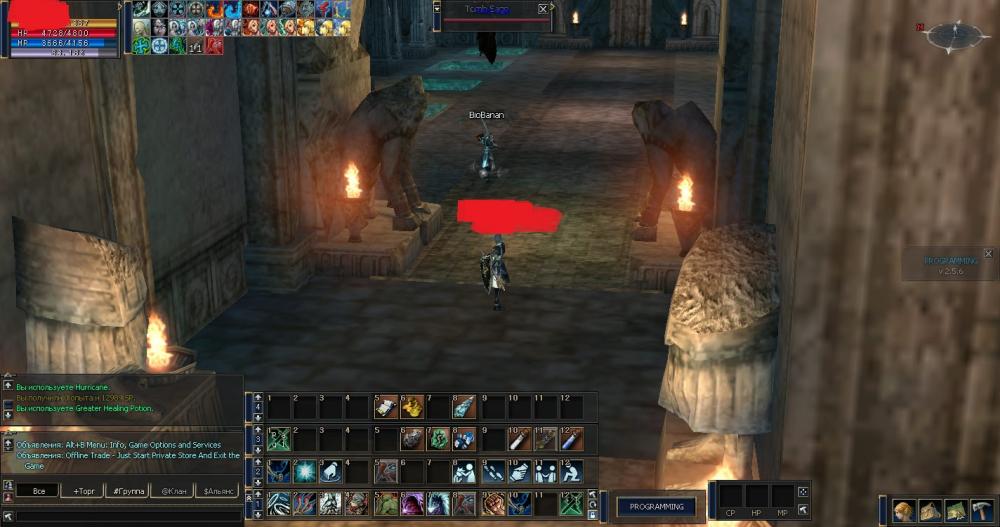Open the inventory bag icon
1000x527 pixels.
(x=931, y=510)
